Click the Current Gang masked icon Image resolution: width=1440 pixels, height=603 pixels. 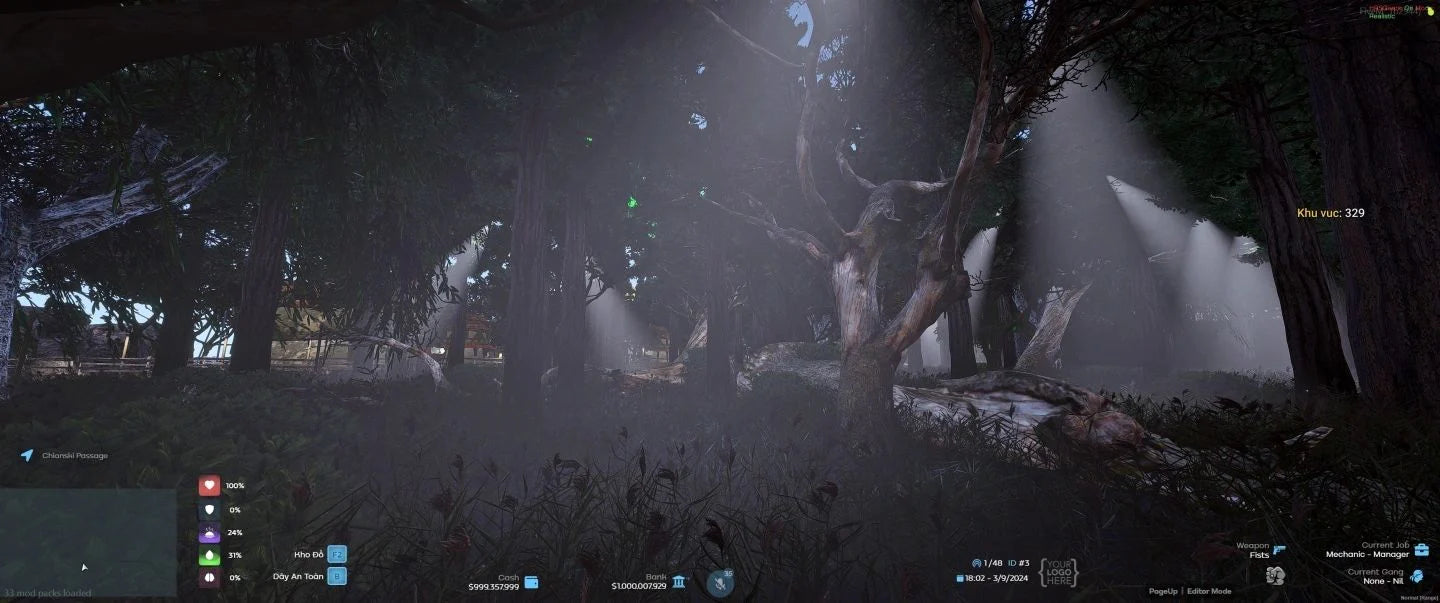(1418, 576)
